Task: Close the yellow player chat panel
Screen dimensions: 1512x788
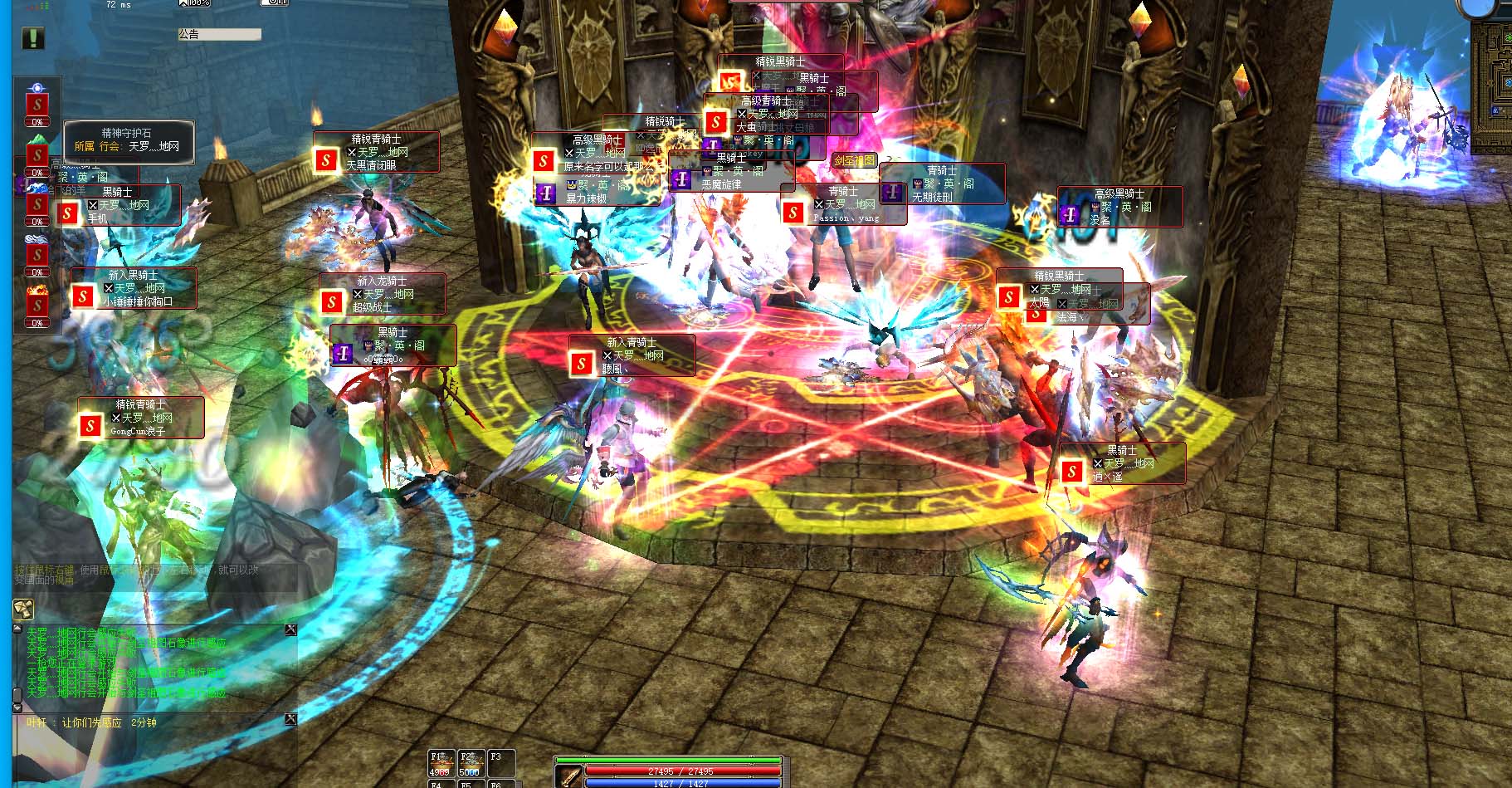Action: coord(290,719)
